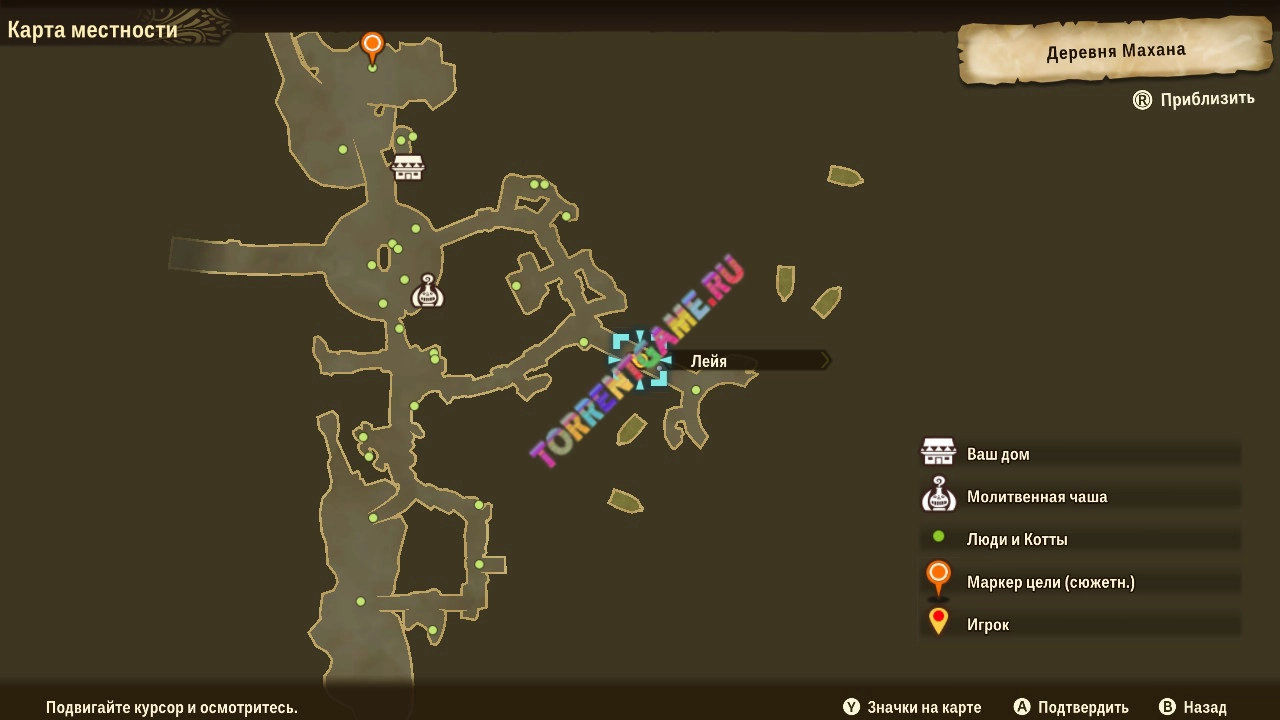Image resolution: width=1280 pixels, height=720 pixels.
Task: Choose the Молитвенная чаша legend entry
Action: click(x=1036, y=497)
